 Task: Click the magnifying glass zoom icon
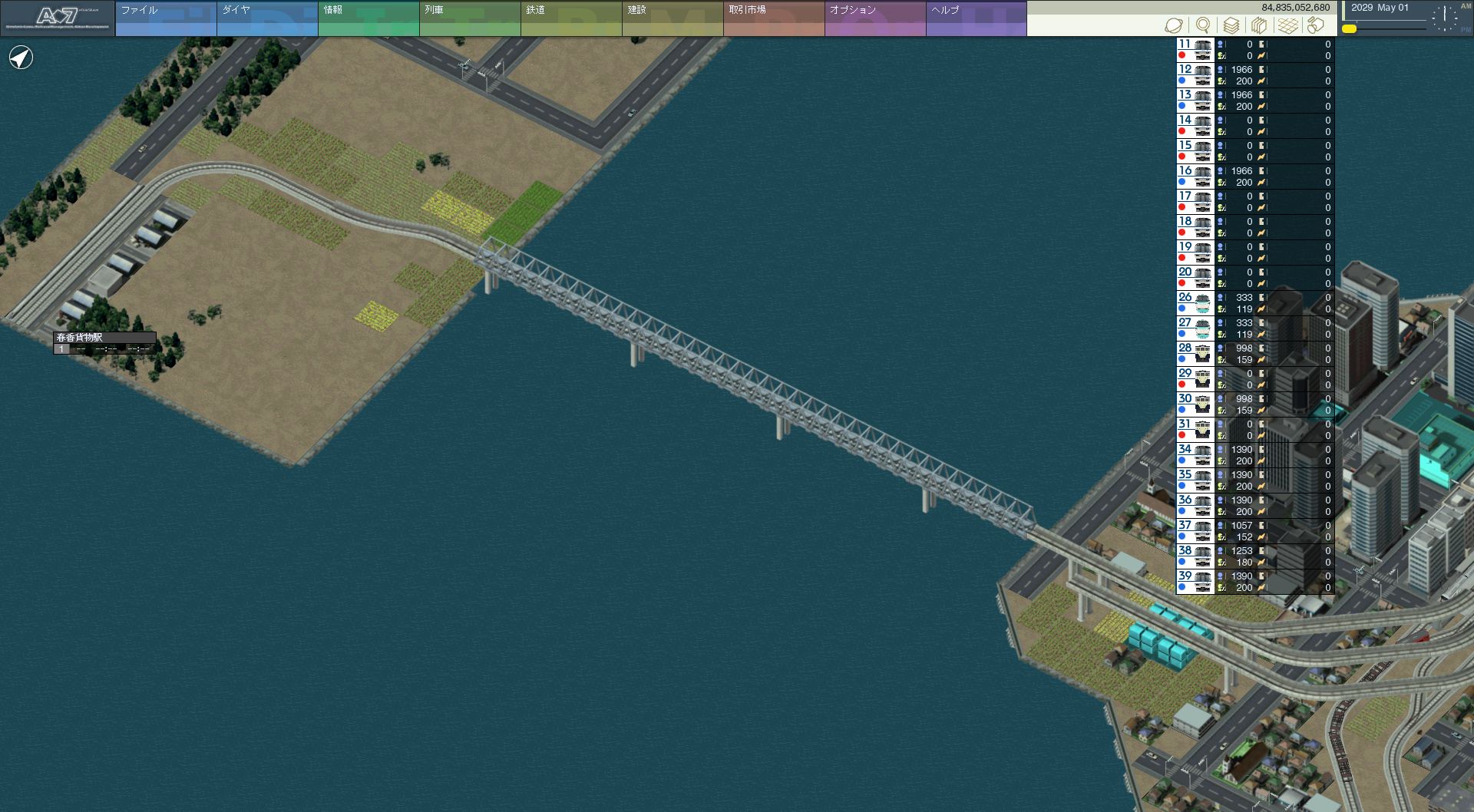pos(1203,25)
